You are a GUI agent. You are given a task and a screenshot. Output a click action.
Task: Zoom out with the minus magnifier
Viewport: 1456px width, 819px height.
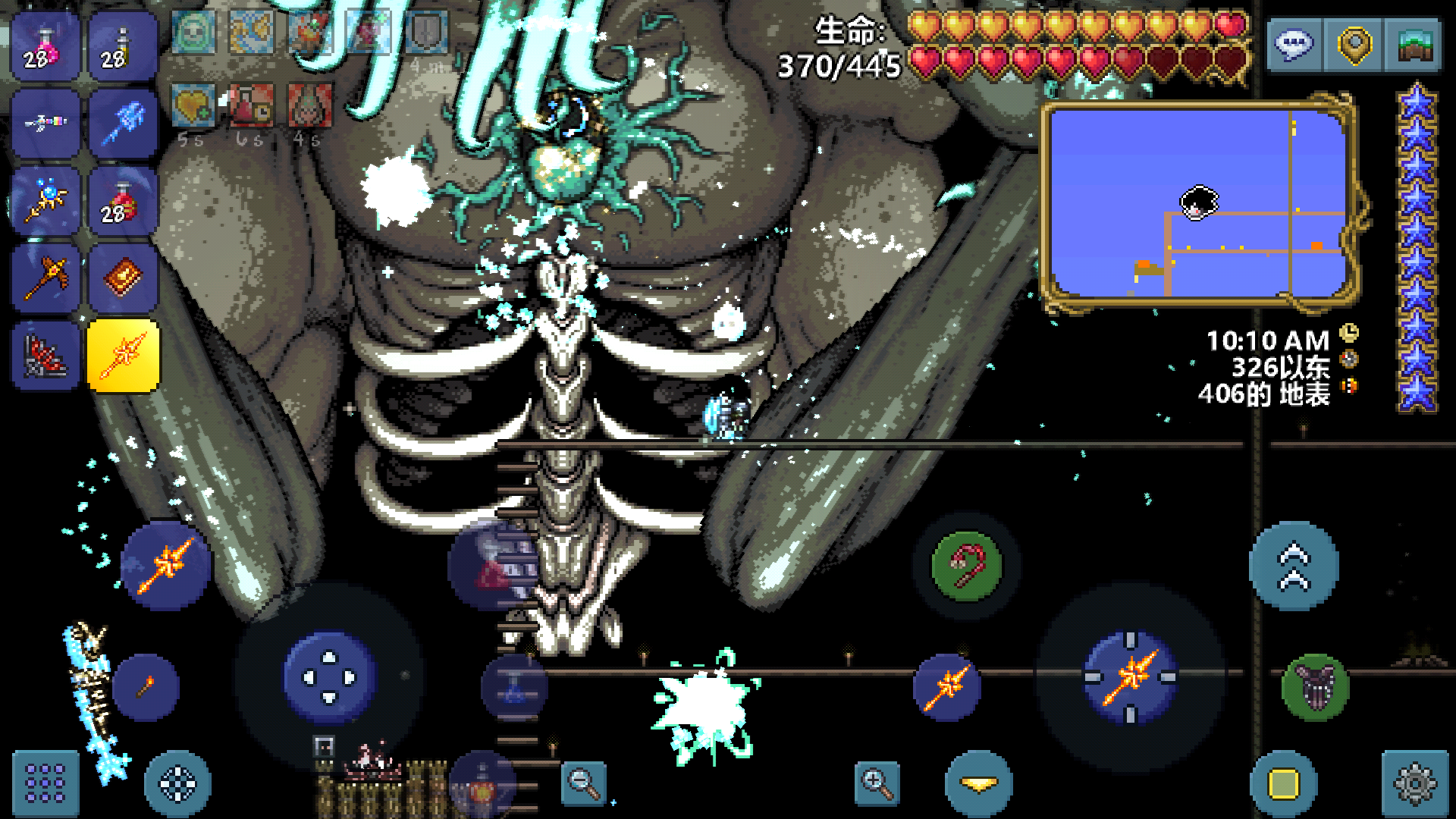(584, 783)
